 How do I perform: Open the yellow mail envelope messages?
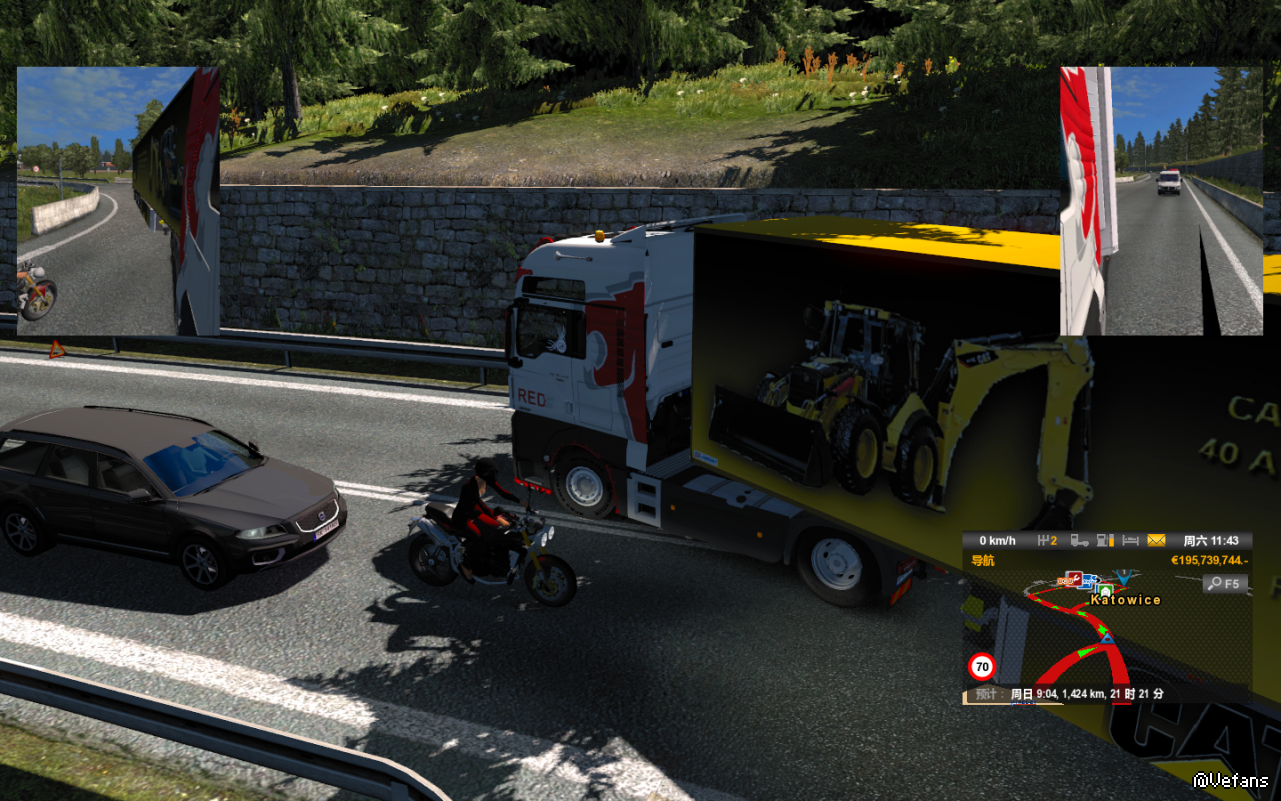click(x=1156, y=541)
